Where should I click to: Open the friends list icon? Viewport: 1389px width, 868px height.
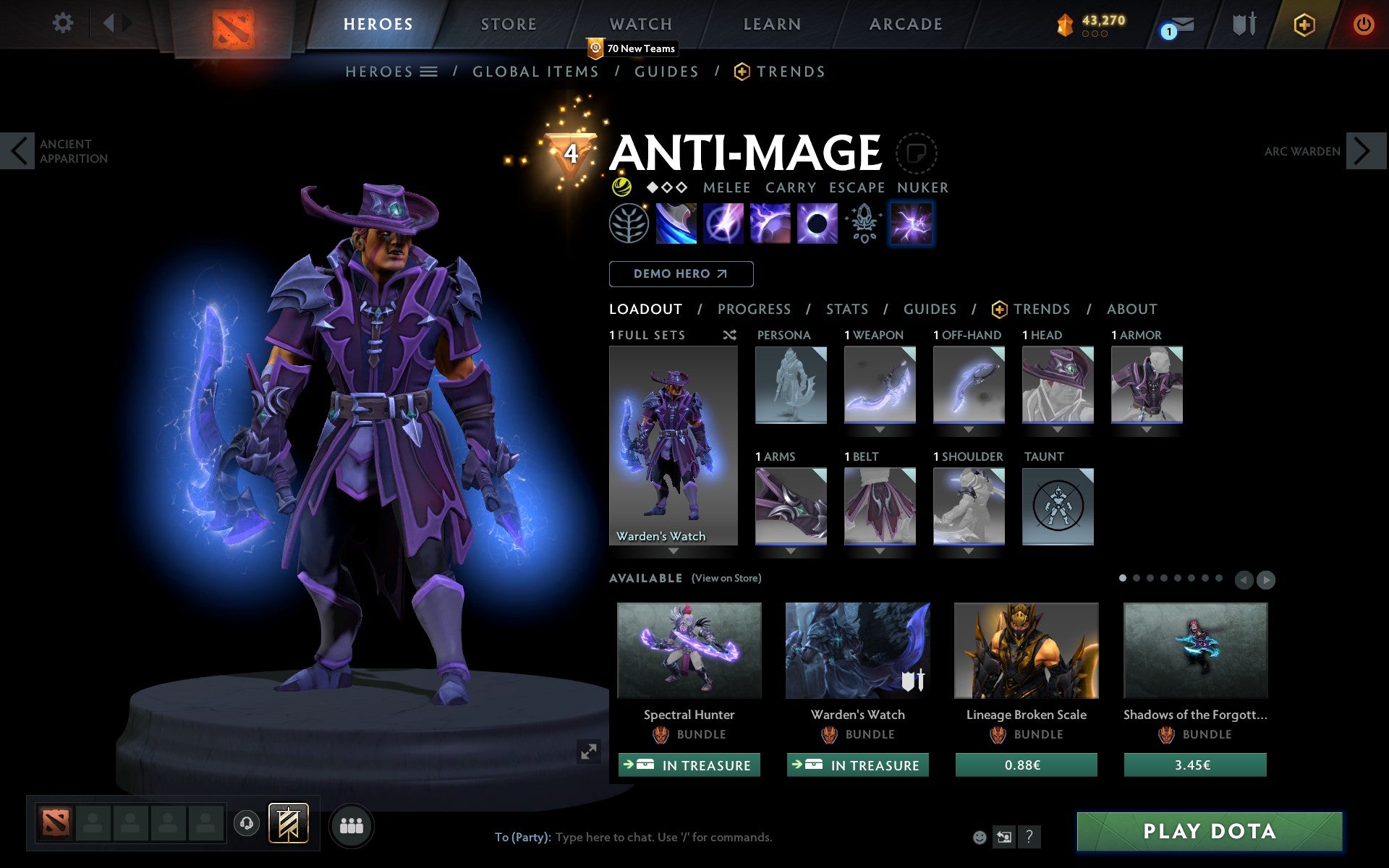point(351,823)
